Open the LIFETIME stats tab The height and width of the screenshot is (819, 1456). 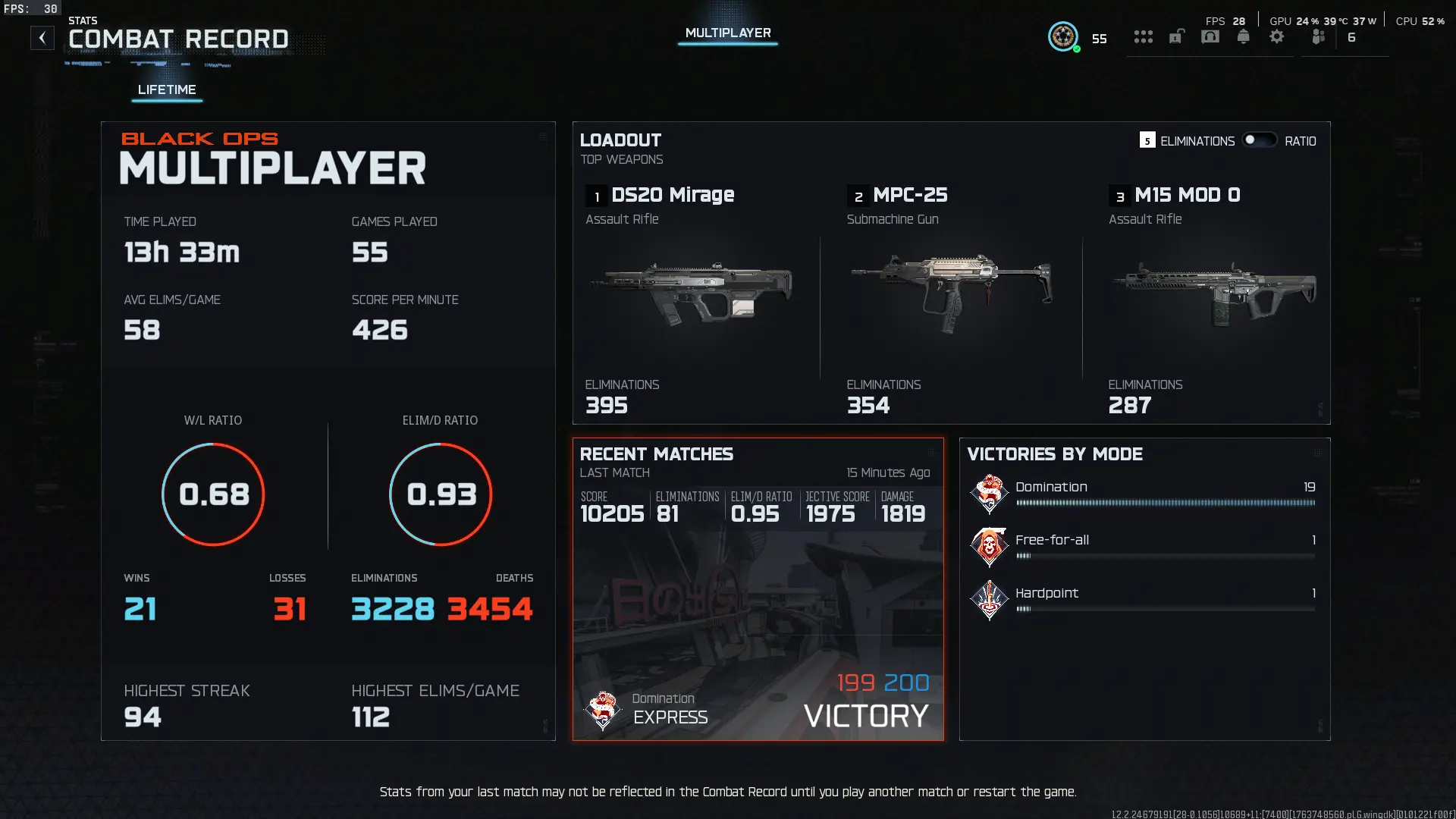click(166, 89)
